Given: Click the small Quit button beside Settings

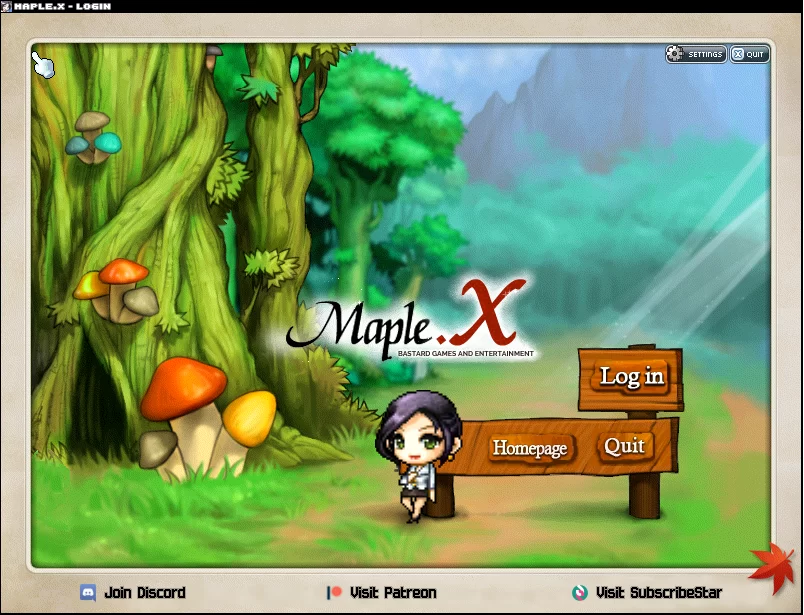Looking at the screenshot, I should [749, 54].
